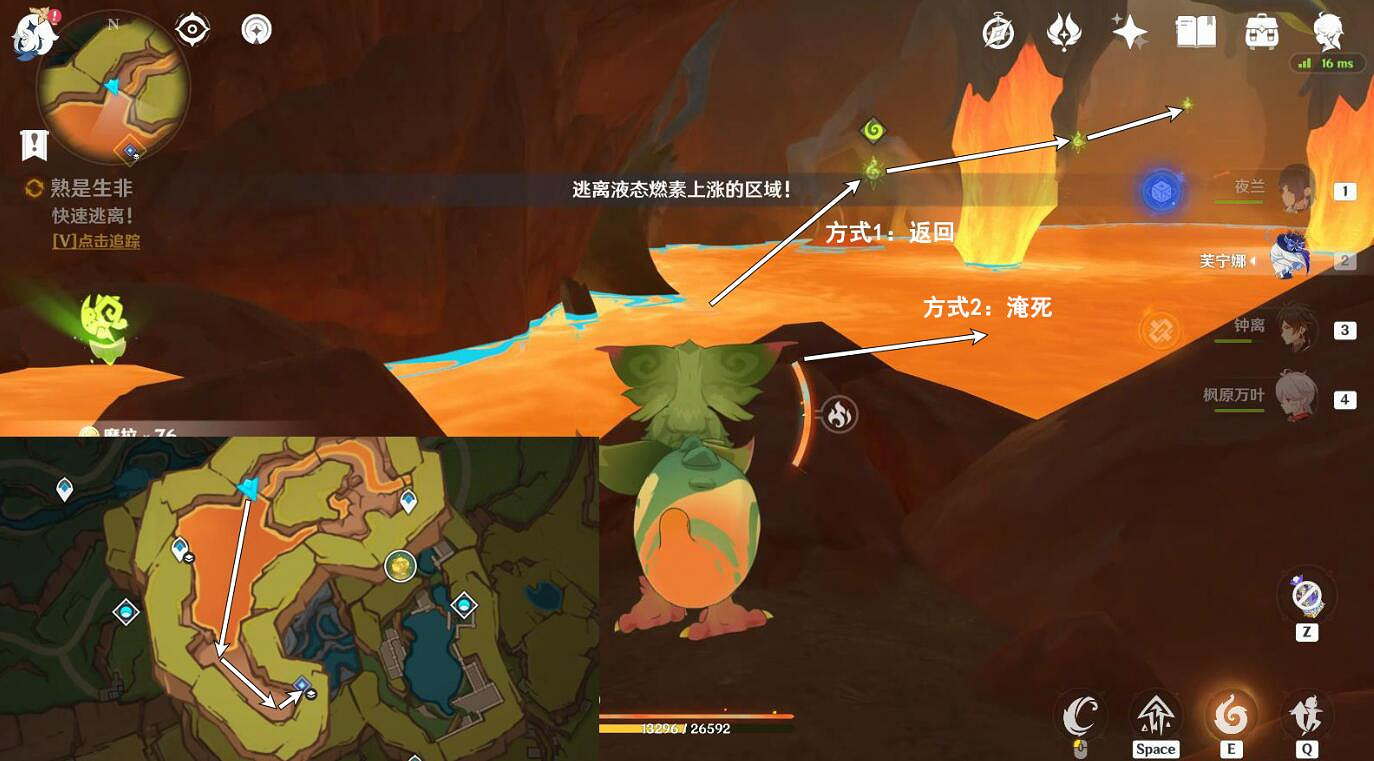
Task: Select the quest banner exclamation icon
Action: click(34, 144)
